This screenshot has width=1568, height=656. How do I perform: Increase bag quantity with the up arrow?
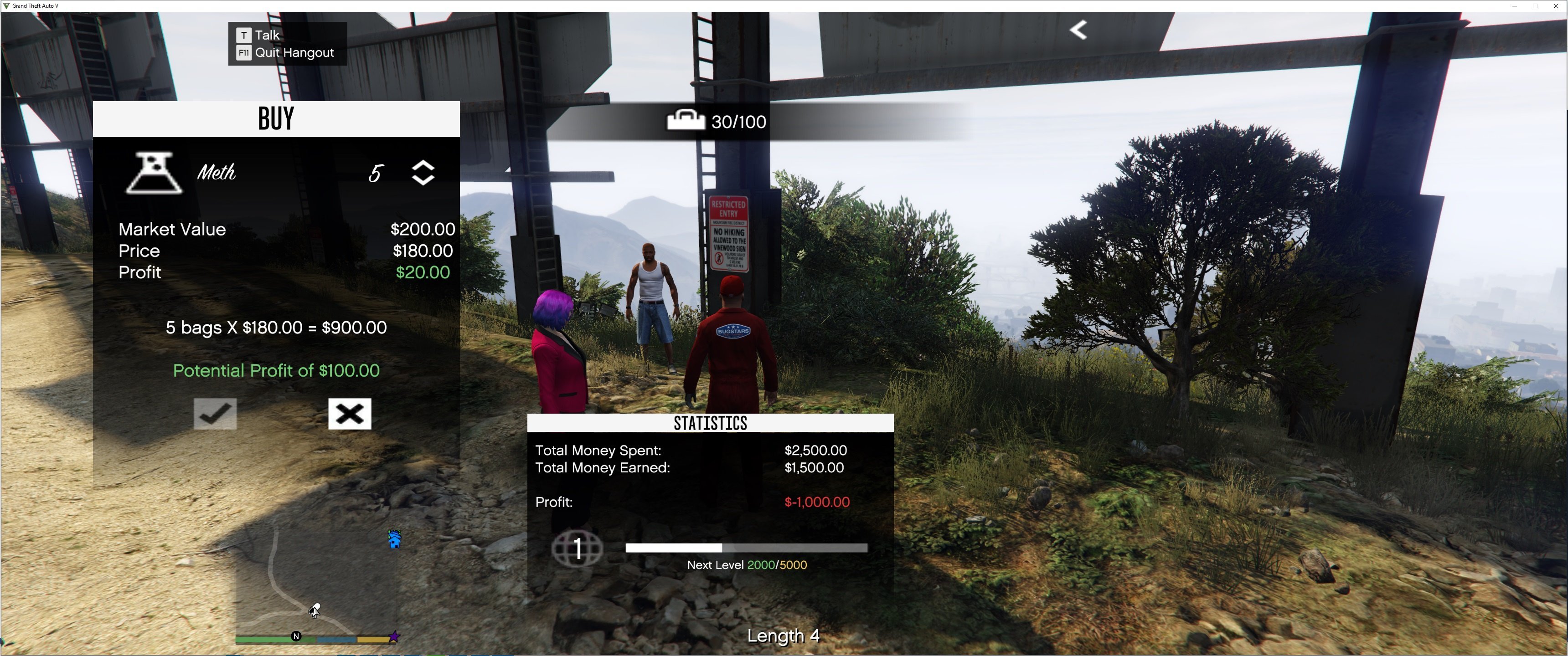[x=423, y=165]
